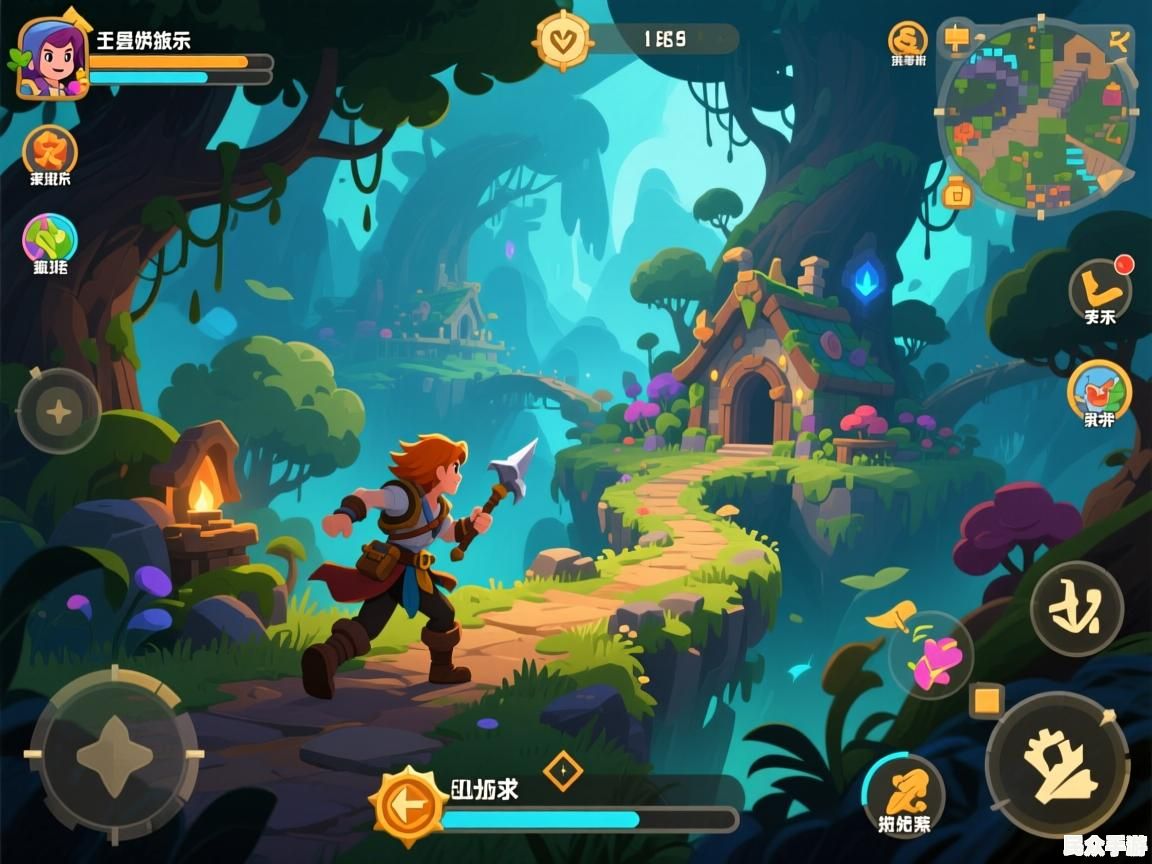Image resolution: width=1152 pixels, height=864 pixels.
Task: Tap the round orange icon below the portrait
Action: [x=49, y=151]
